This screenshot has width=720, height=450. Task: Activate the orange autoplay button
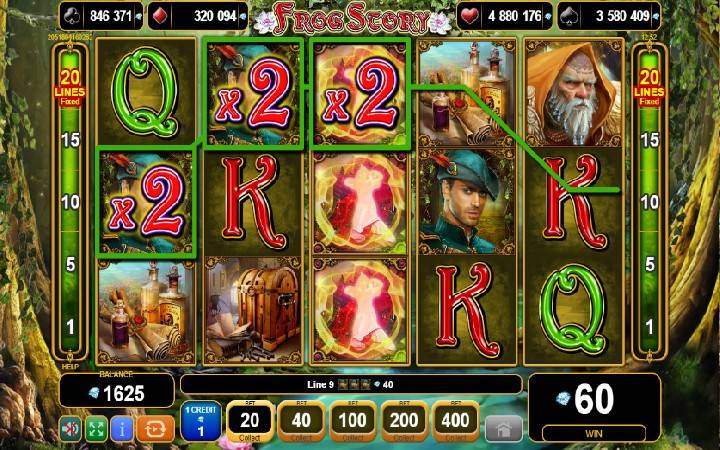coord(156,430)
